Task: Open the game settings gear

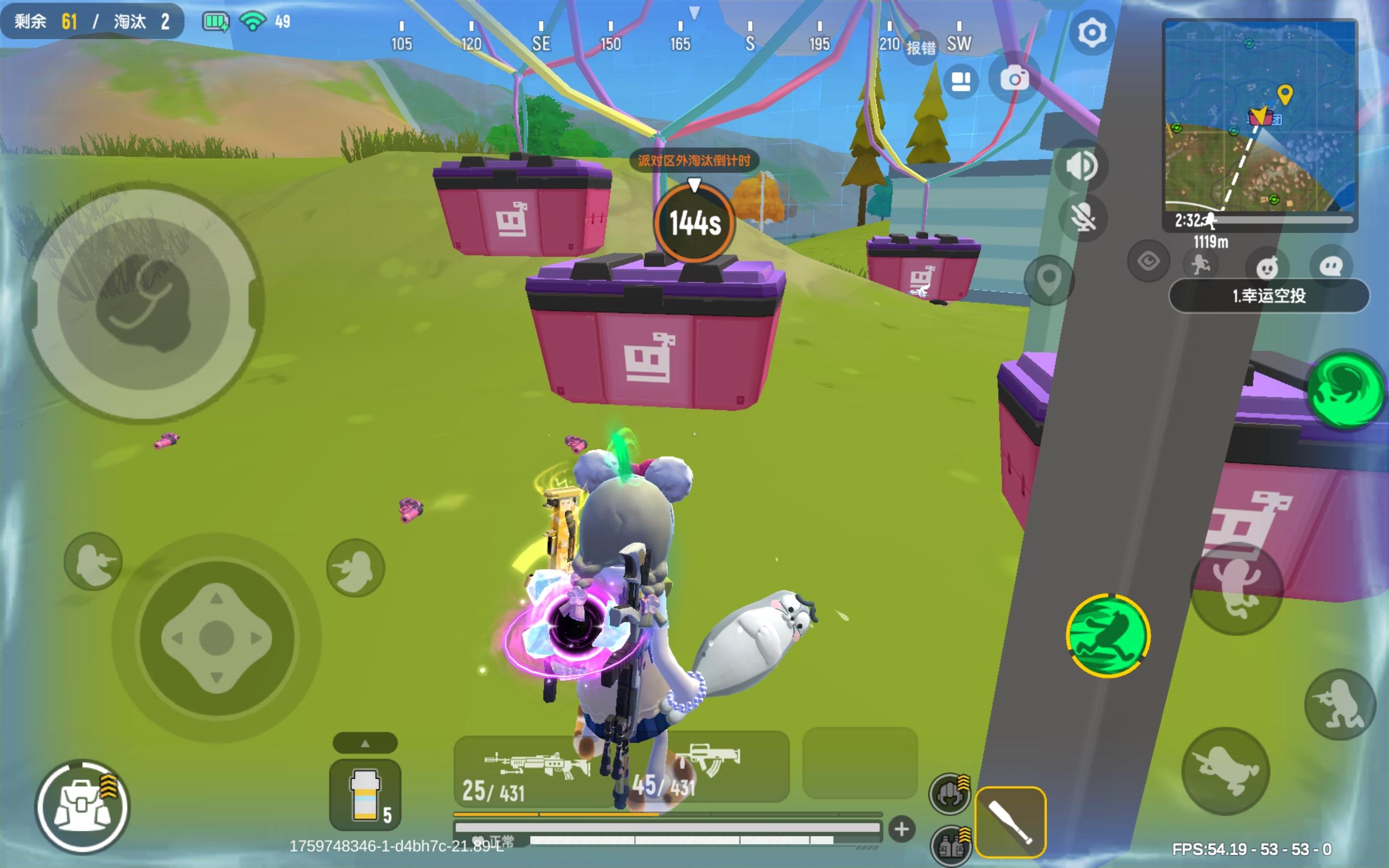Action: tap(1092, 33)
